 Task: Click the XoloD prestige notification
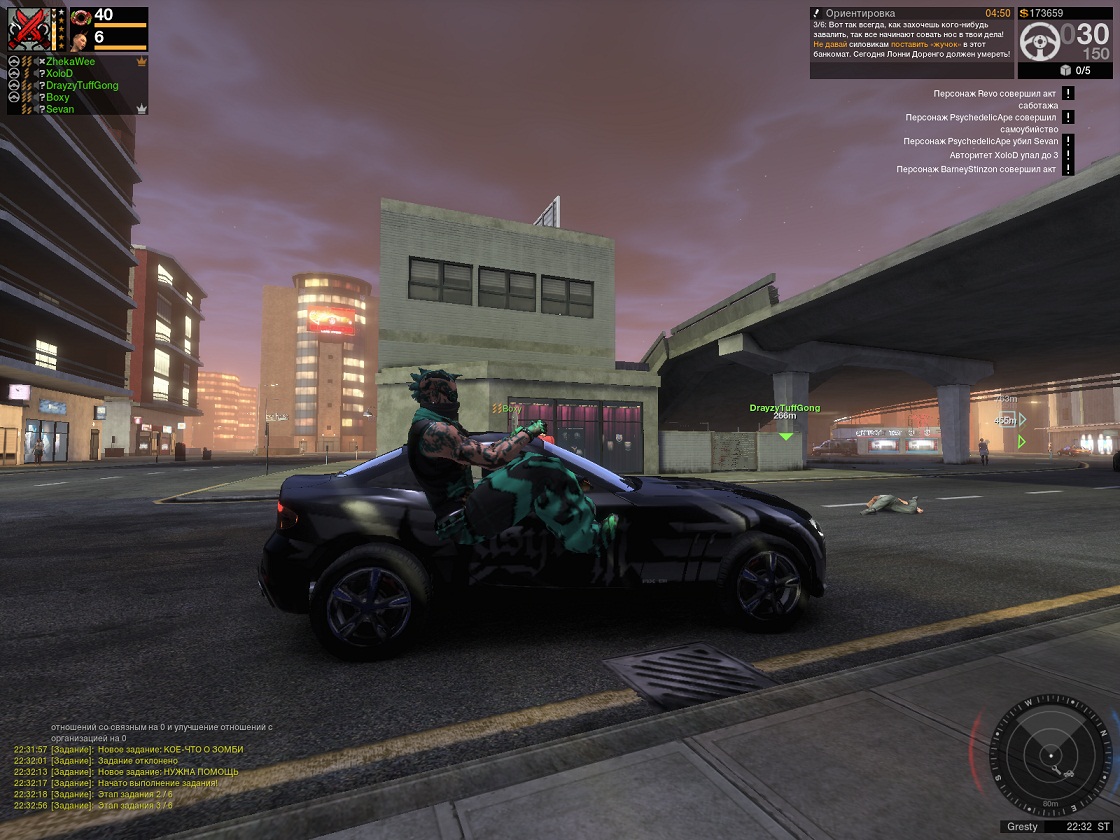(1003, 156)
